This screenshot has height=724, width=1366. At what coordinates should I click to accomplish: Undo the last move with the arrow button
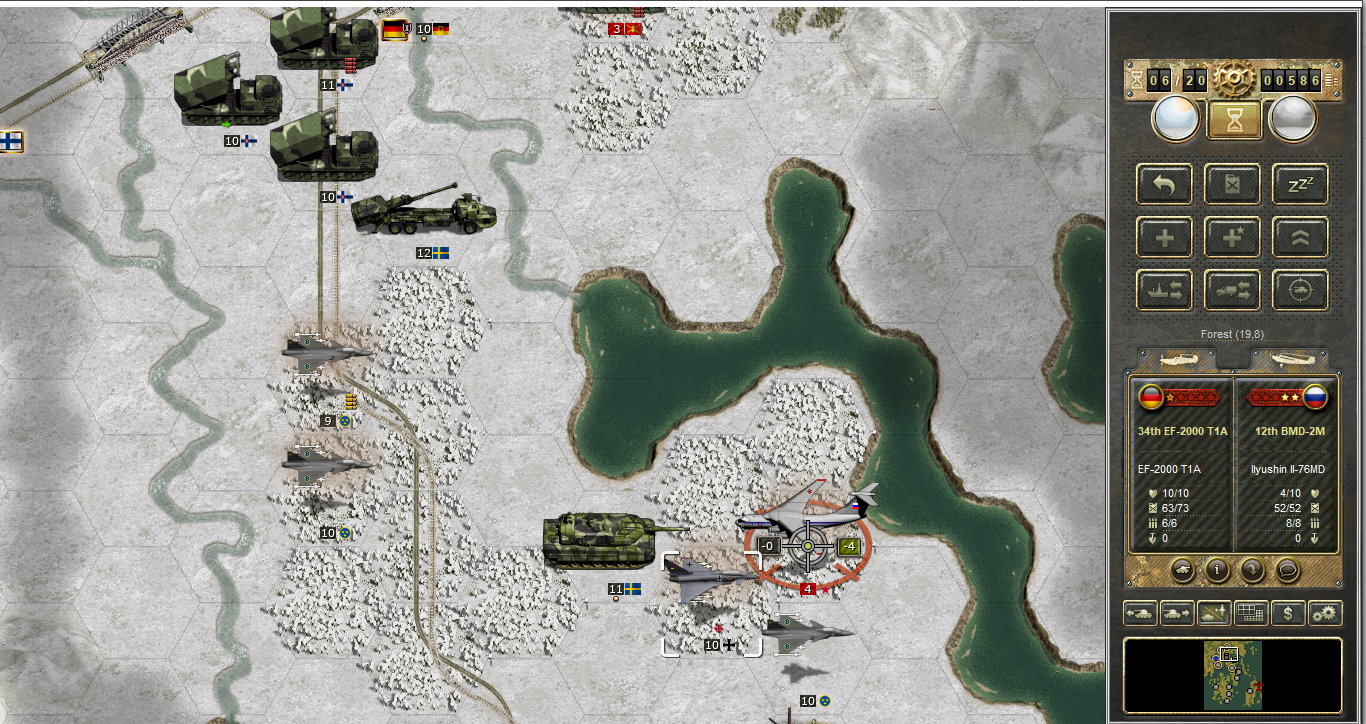tap(1164, 184)
